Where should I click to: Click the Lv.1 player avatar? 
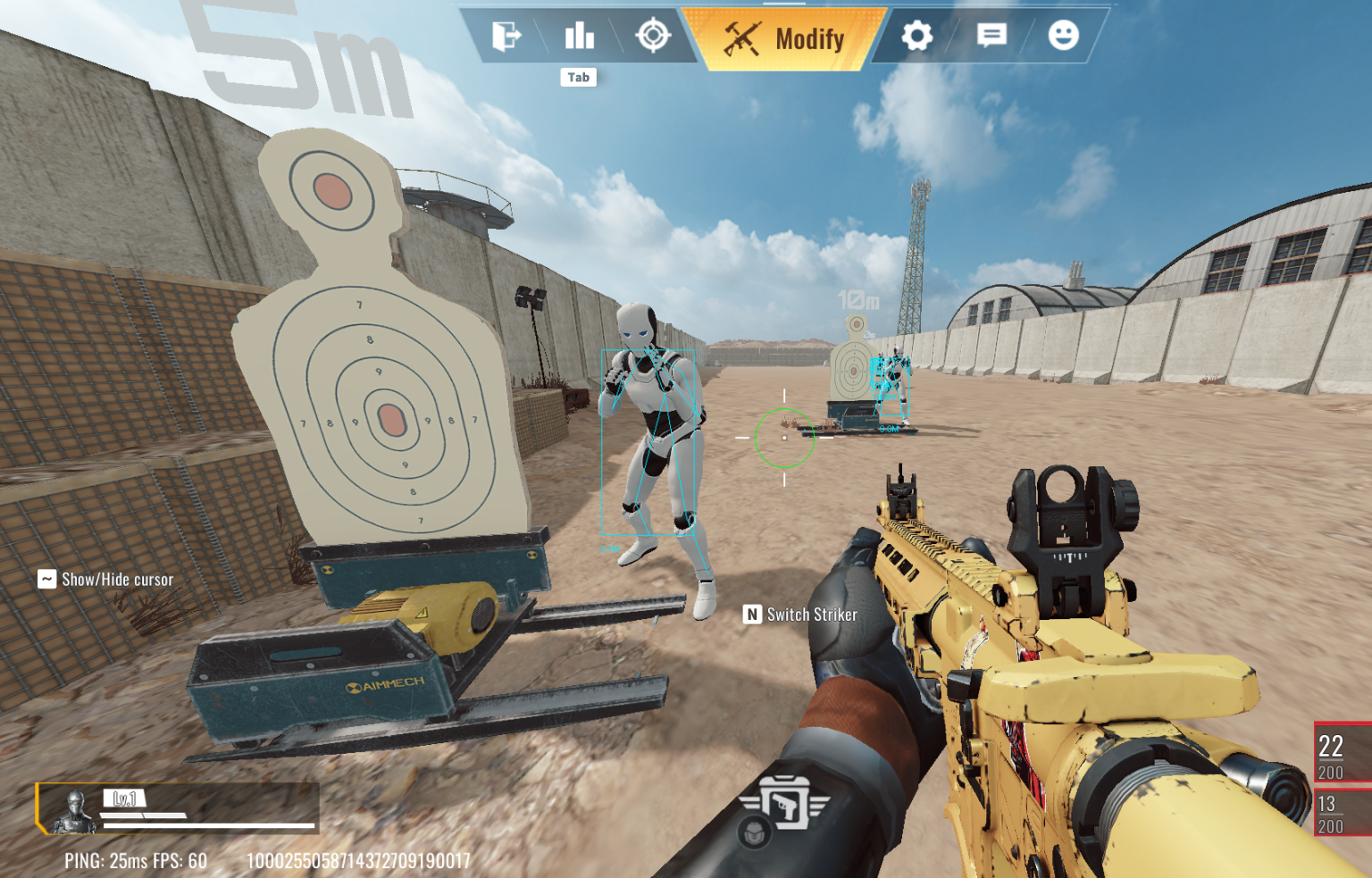point(75,811)
